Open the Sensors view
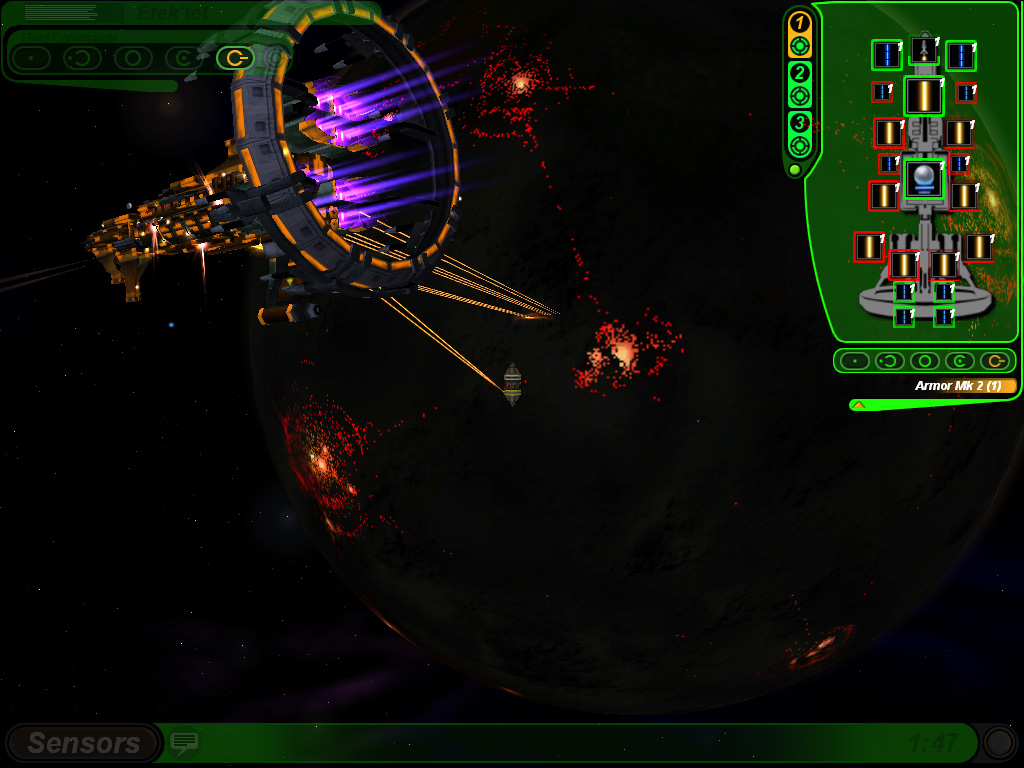This screenshot has height=768, width=1024. [x=83, y=743]
